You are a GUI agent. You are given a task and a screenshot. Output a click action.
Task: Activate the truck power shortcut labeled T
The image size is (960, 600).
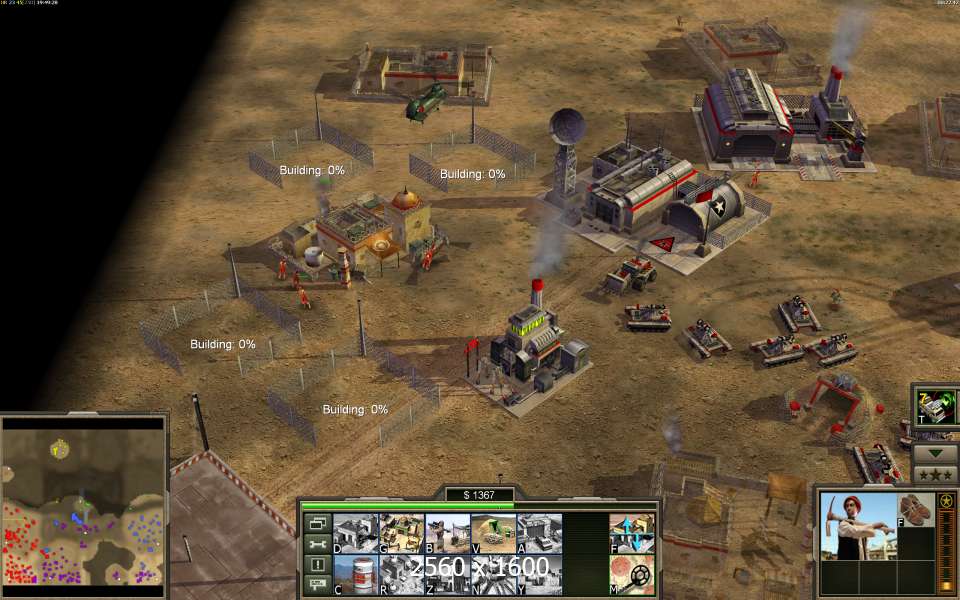pyautogui.click(x=936, y=407)
